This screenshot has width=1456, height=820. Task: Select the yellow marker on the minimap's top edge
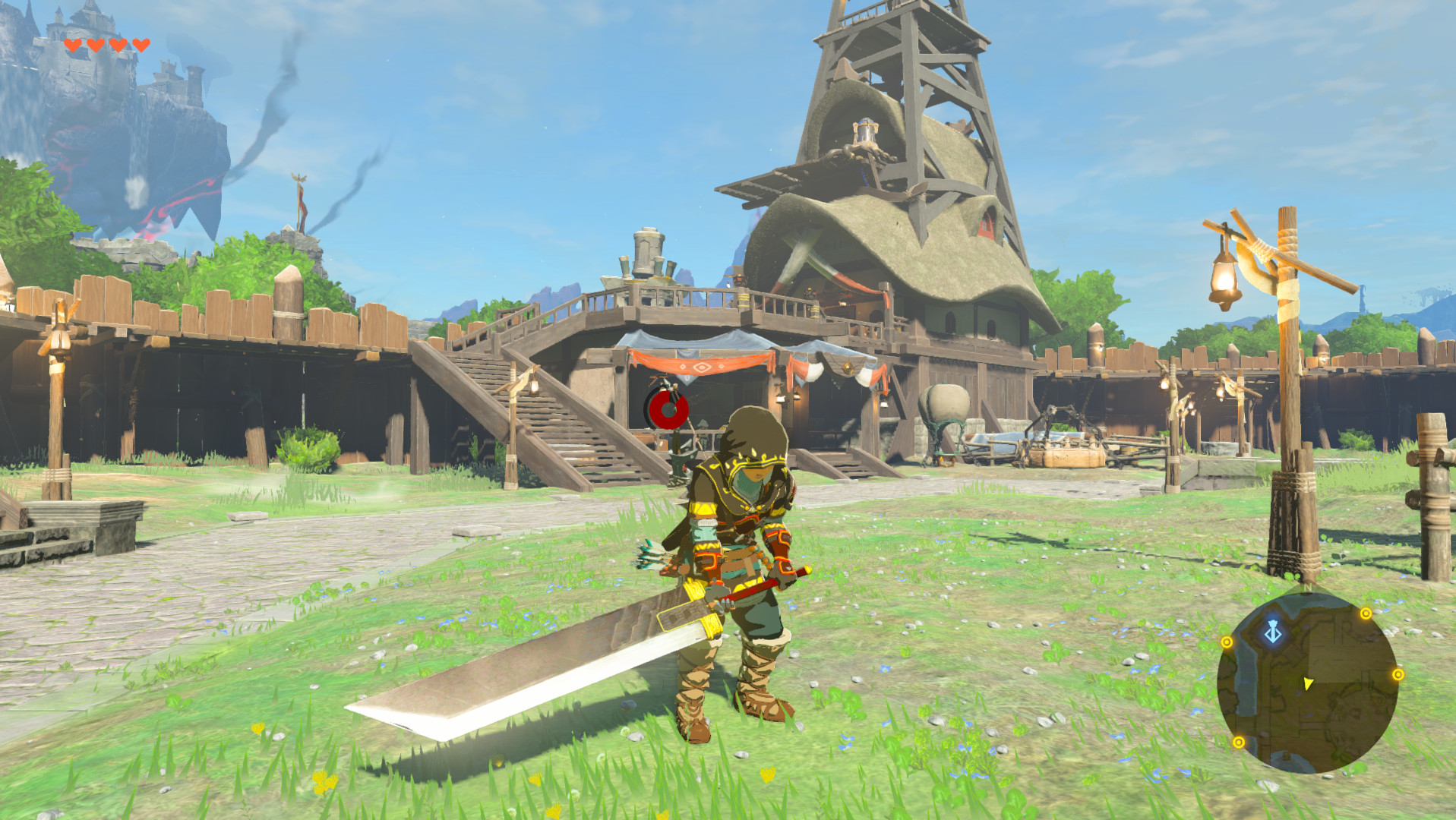pyautogui.click(x=1366, y=613)
